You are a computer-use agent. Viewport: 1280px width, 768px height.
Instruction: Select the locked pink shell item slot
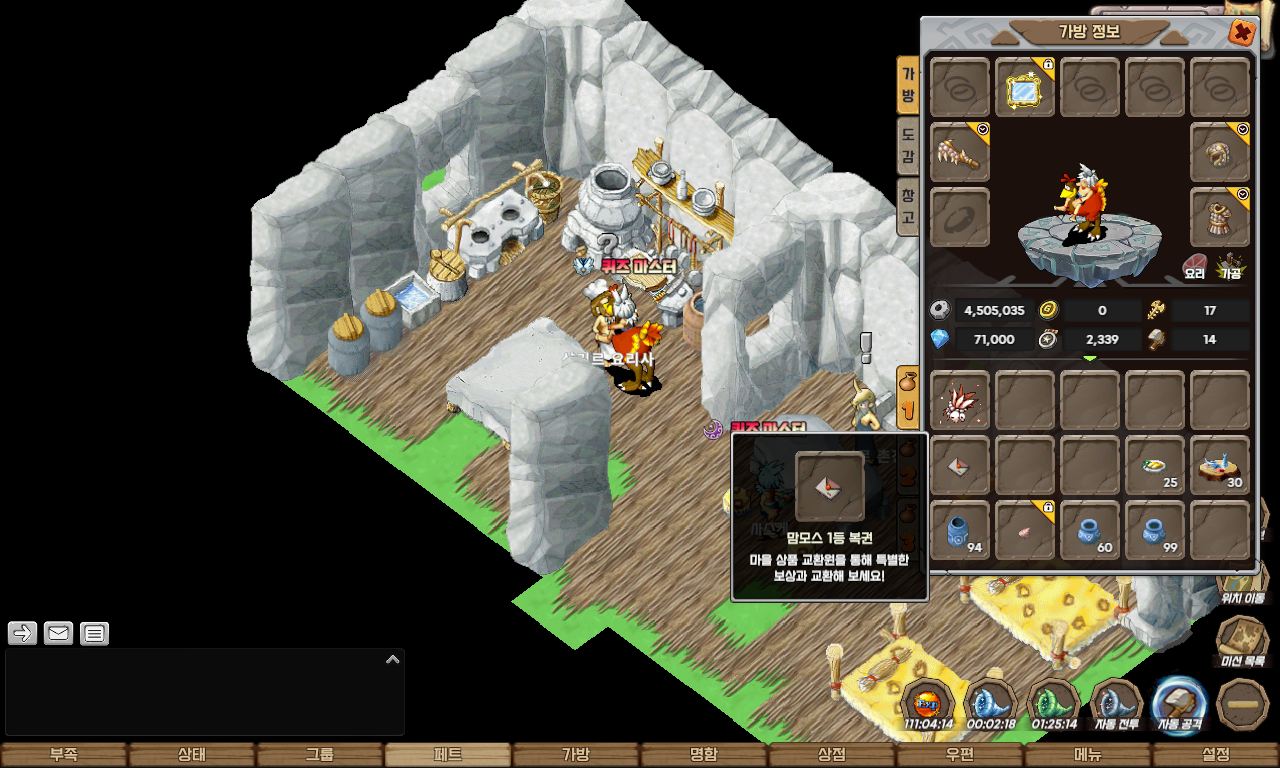(x=1025, y=530)
